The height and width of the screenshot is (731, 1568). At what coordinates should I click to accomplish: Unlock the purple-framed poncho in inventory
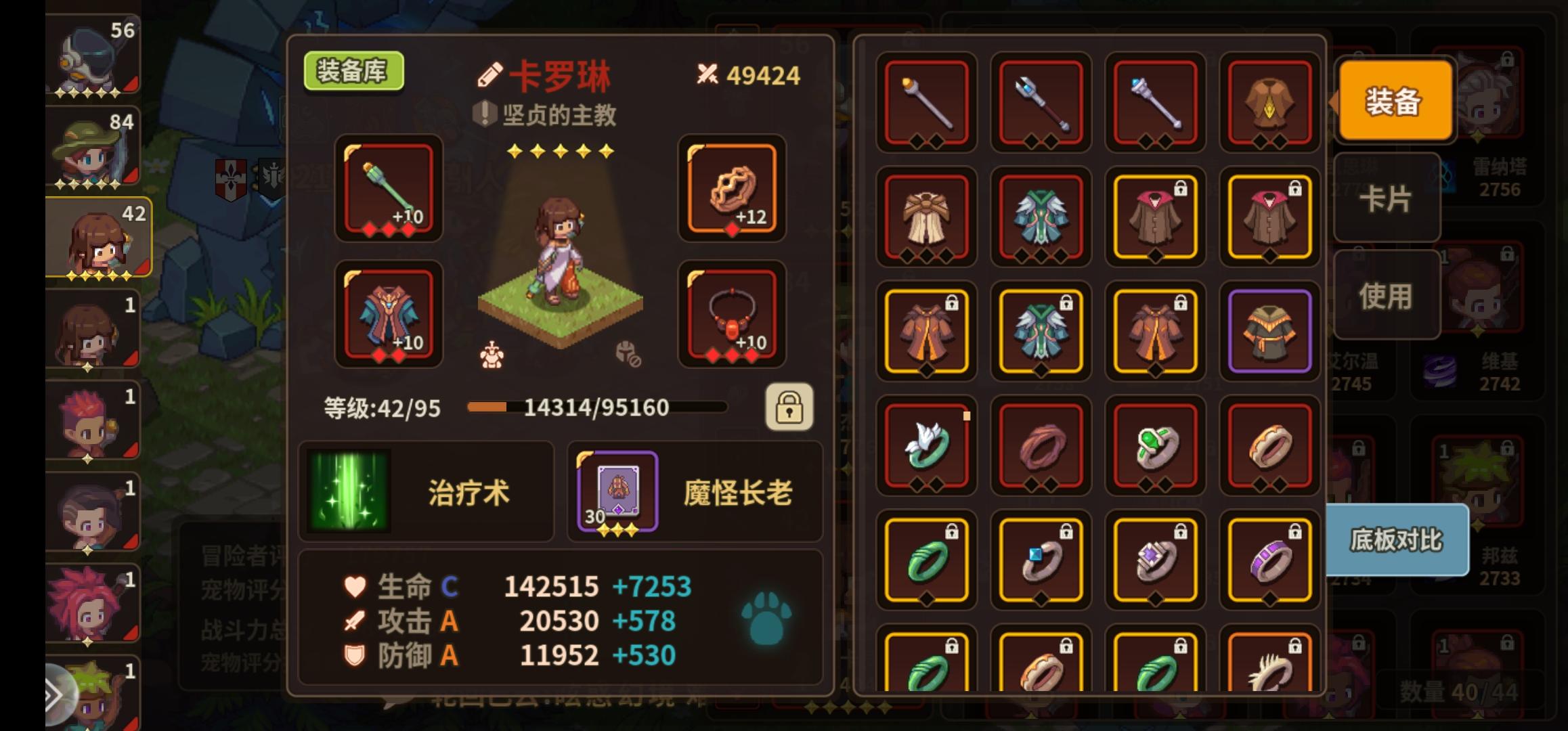[1269, 332]
